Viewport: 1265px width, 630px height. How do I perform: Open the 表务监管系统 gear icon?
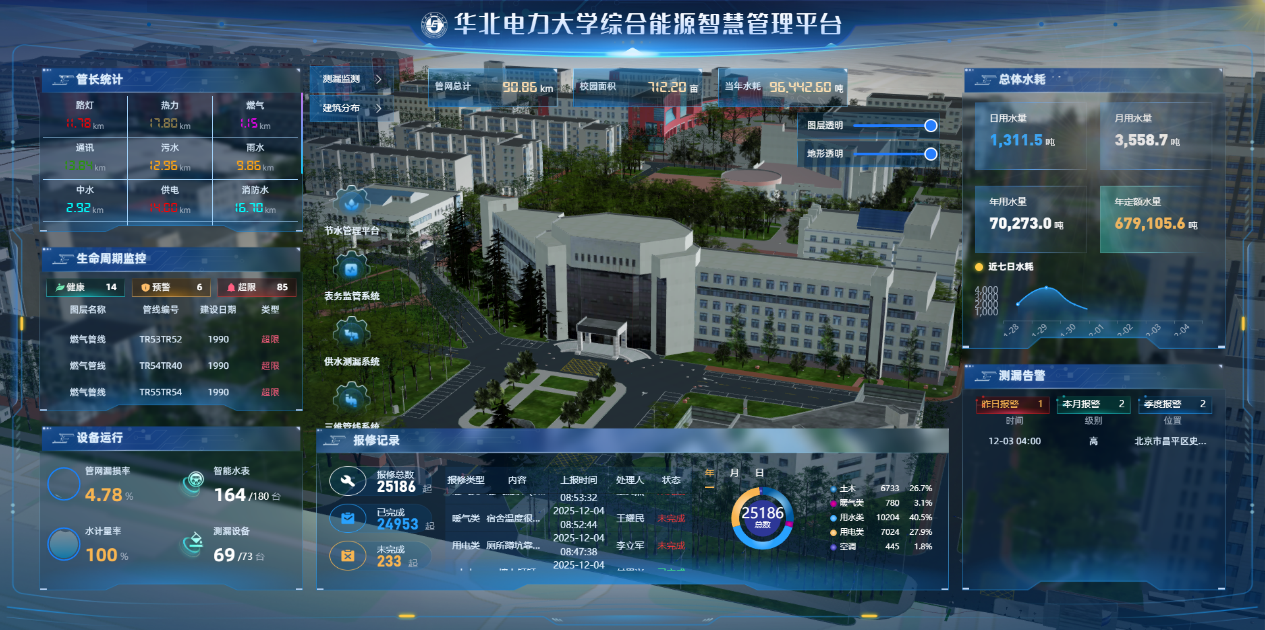[351, 269]
